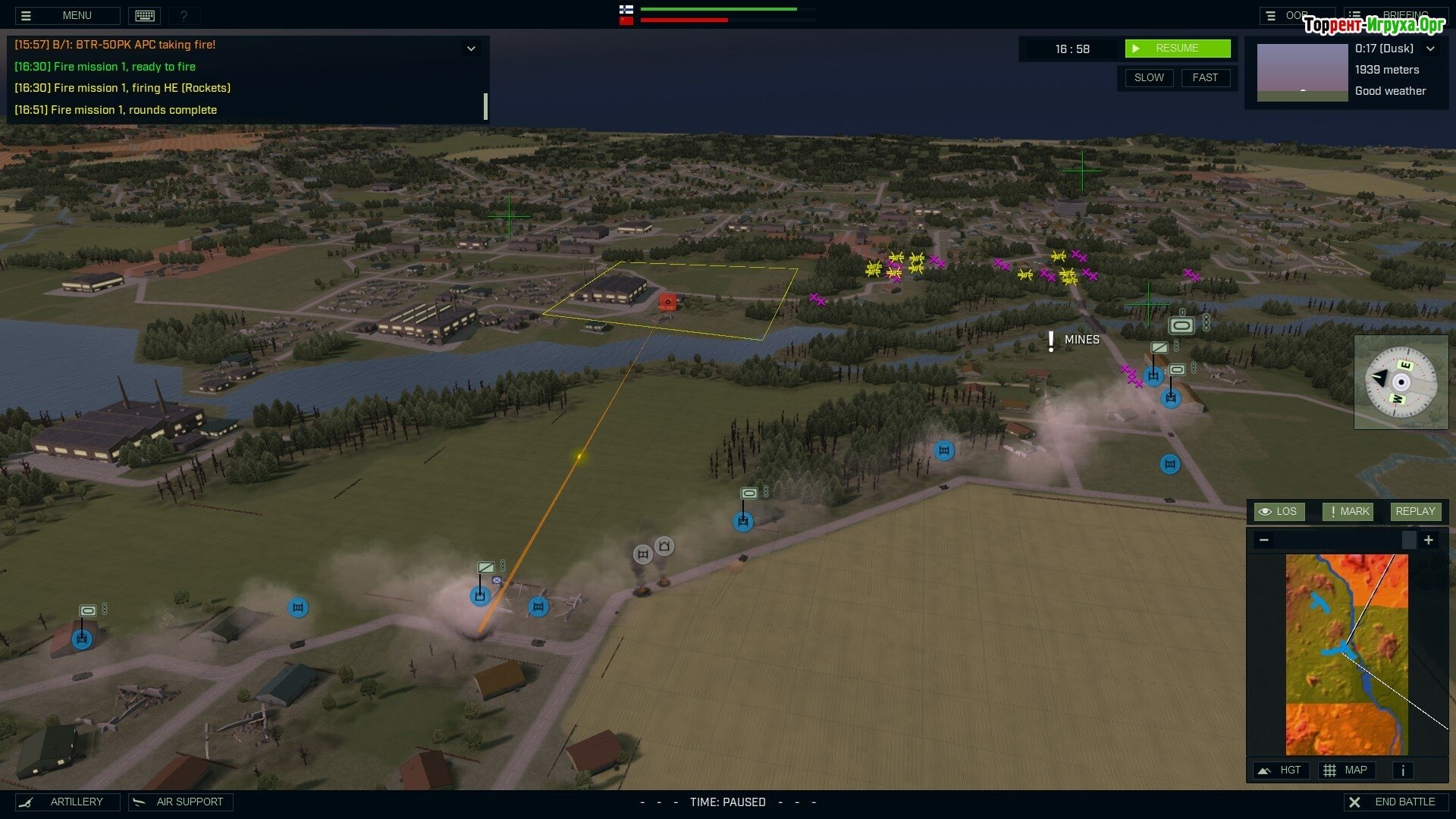
Task: Open the main MENU button
Action: [x=67, y=15]
